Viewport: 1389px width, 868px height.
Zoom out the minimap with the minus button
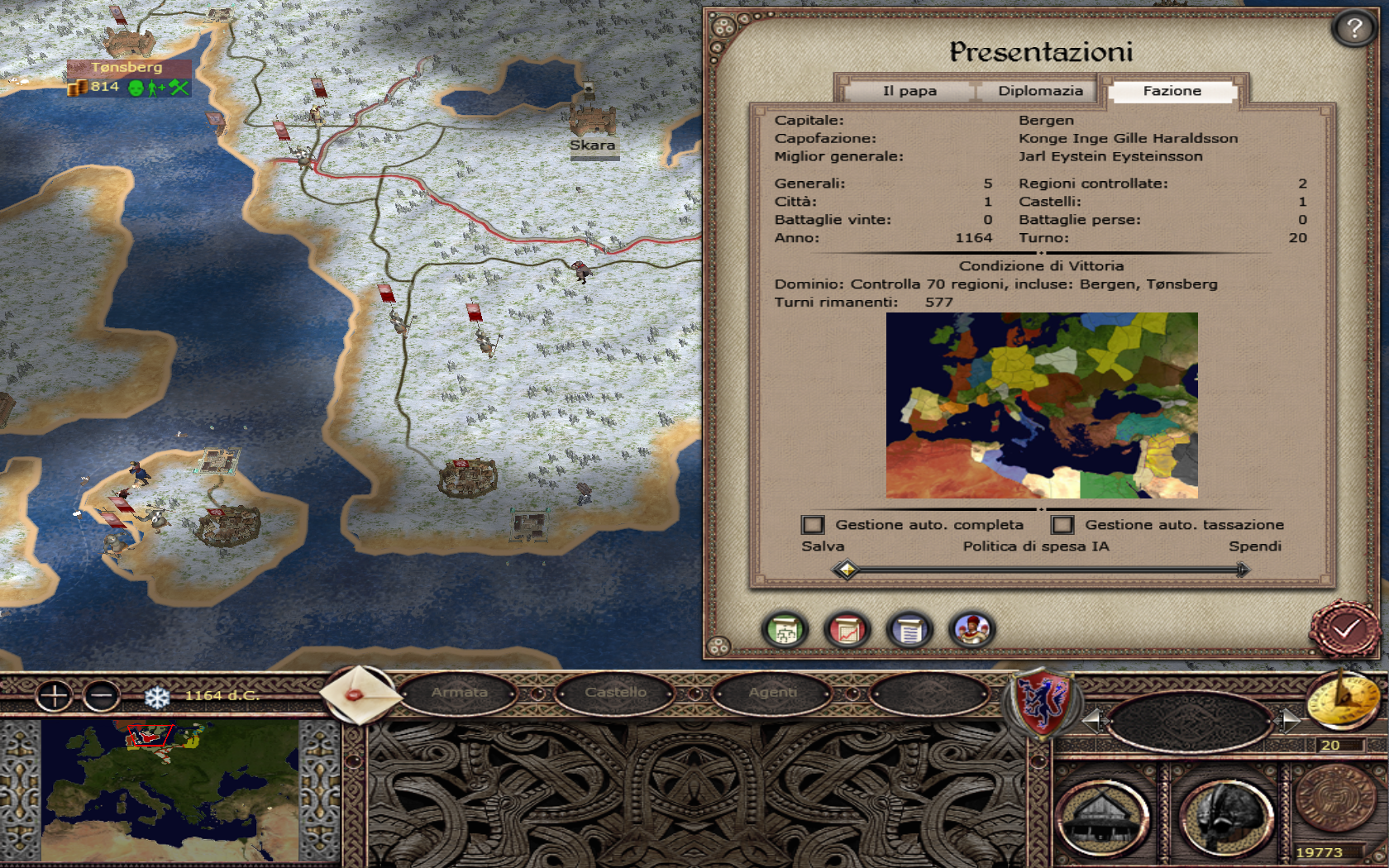coord(102,696)
